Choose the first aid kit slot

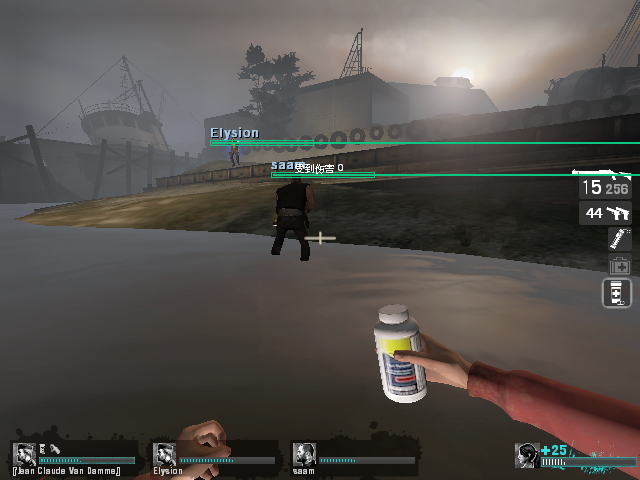[619, 266]
